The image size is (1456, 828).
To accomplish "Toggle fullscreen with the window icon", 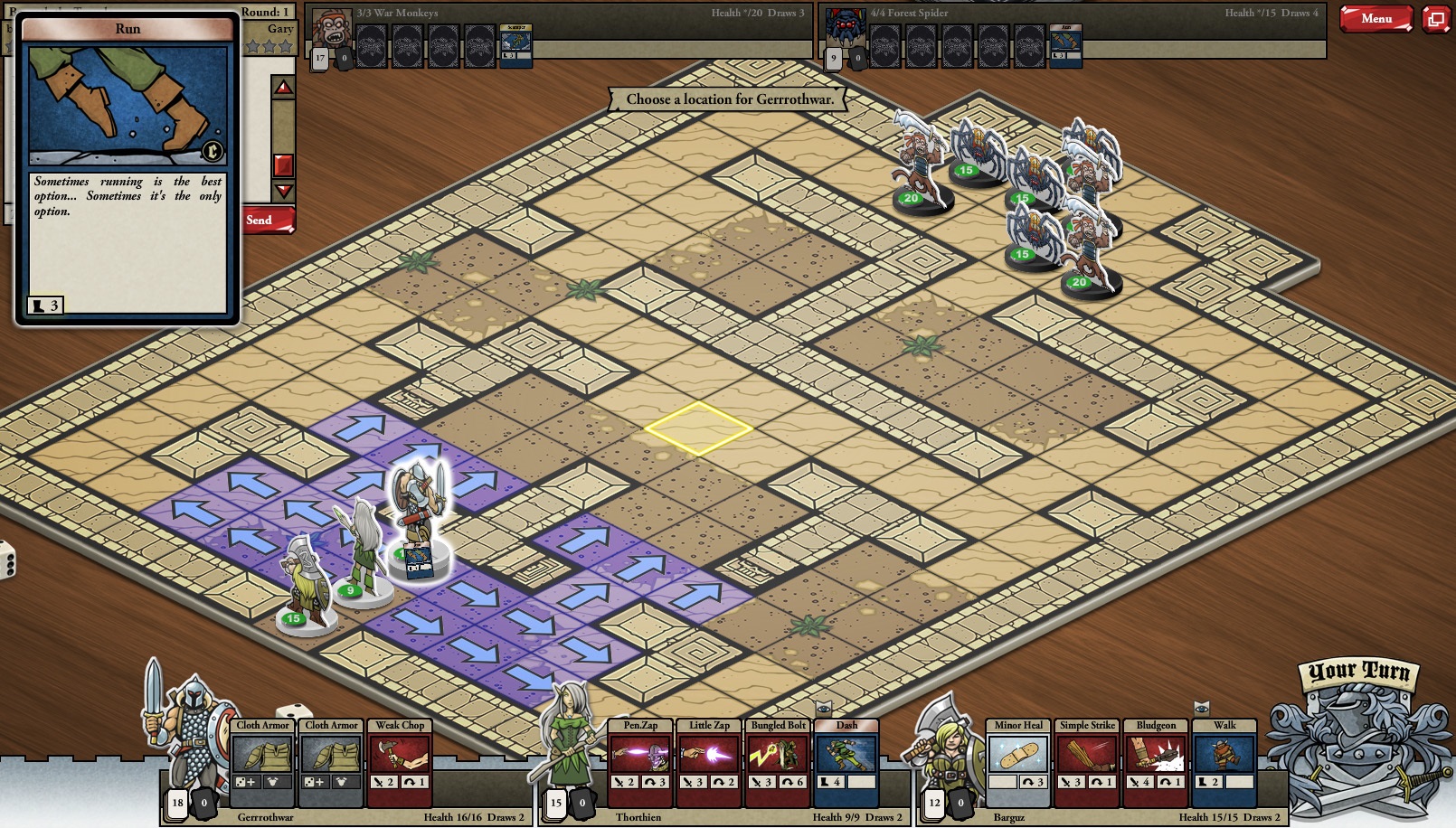I will (x=1436, y=17).
